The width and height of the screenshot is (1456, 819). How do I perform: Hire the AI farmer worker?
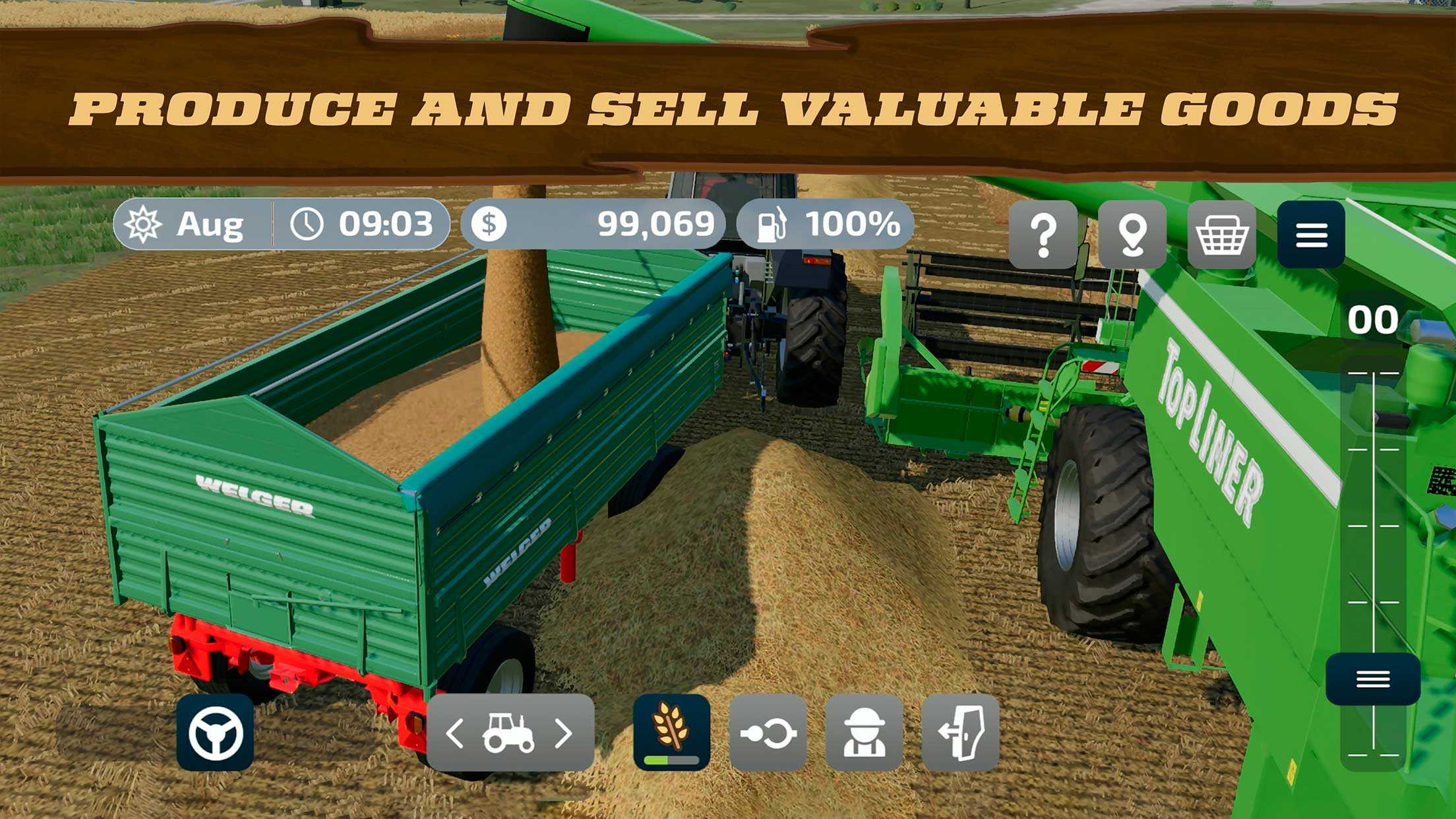[864, 733]
